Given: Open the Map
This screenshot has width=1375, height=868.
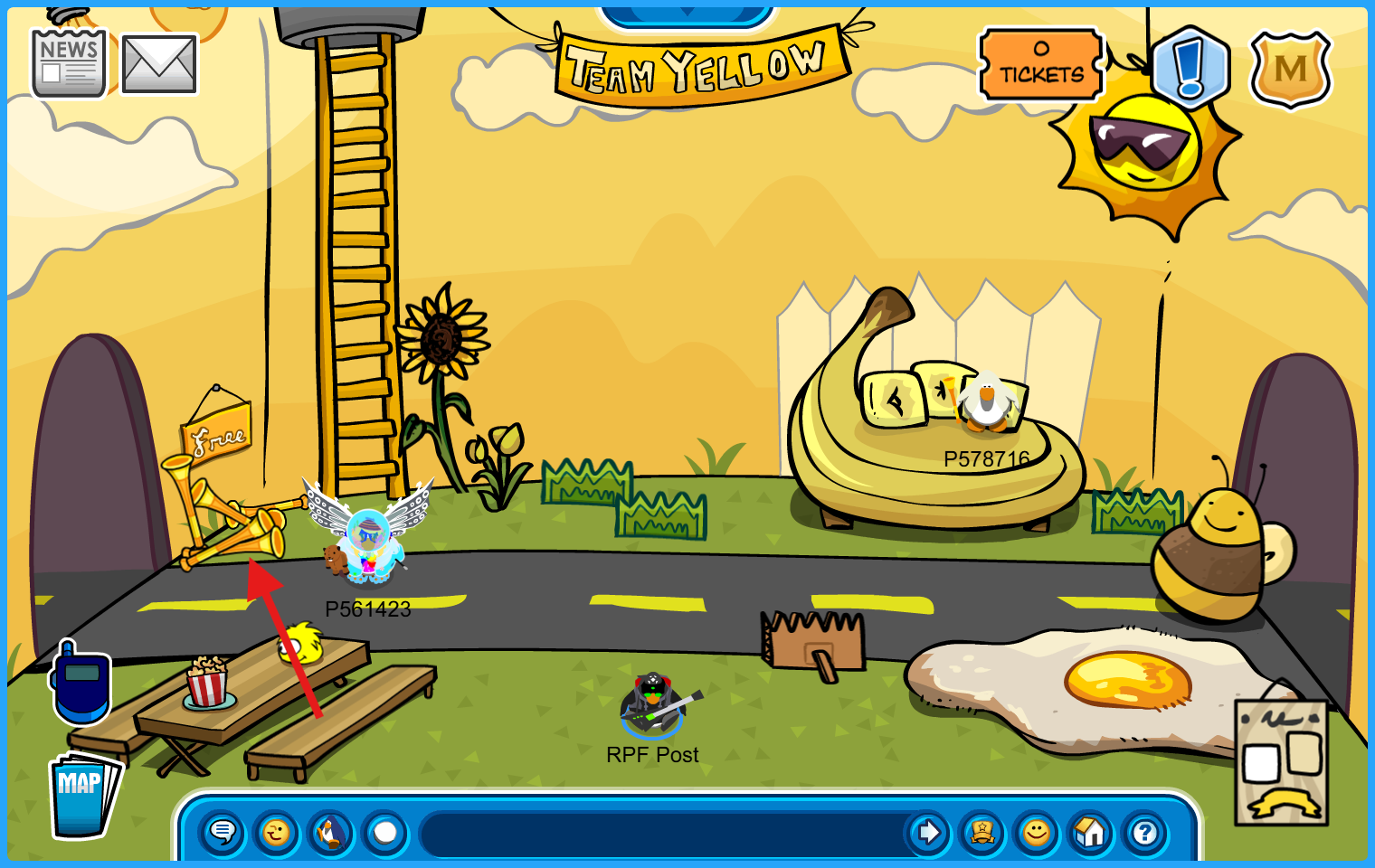Looking at the screenshot, I should [83, 794].
